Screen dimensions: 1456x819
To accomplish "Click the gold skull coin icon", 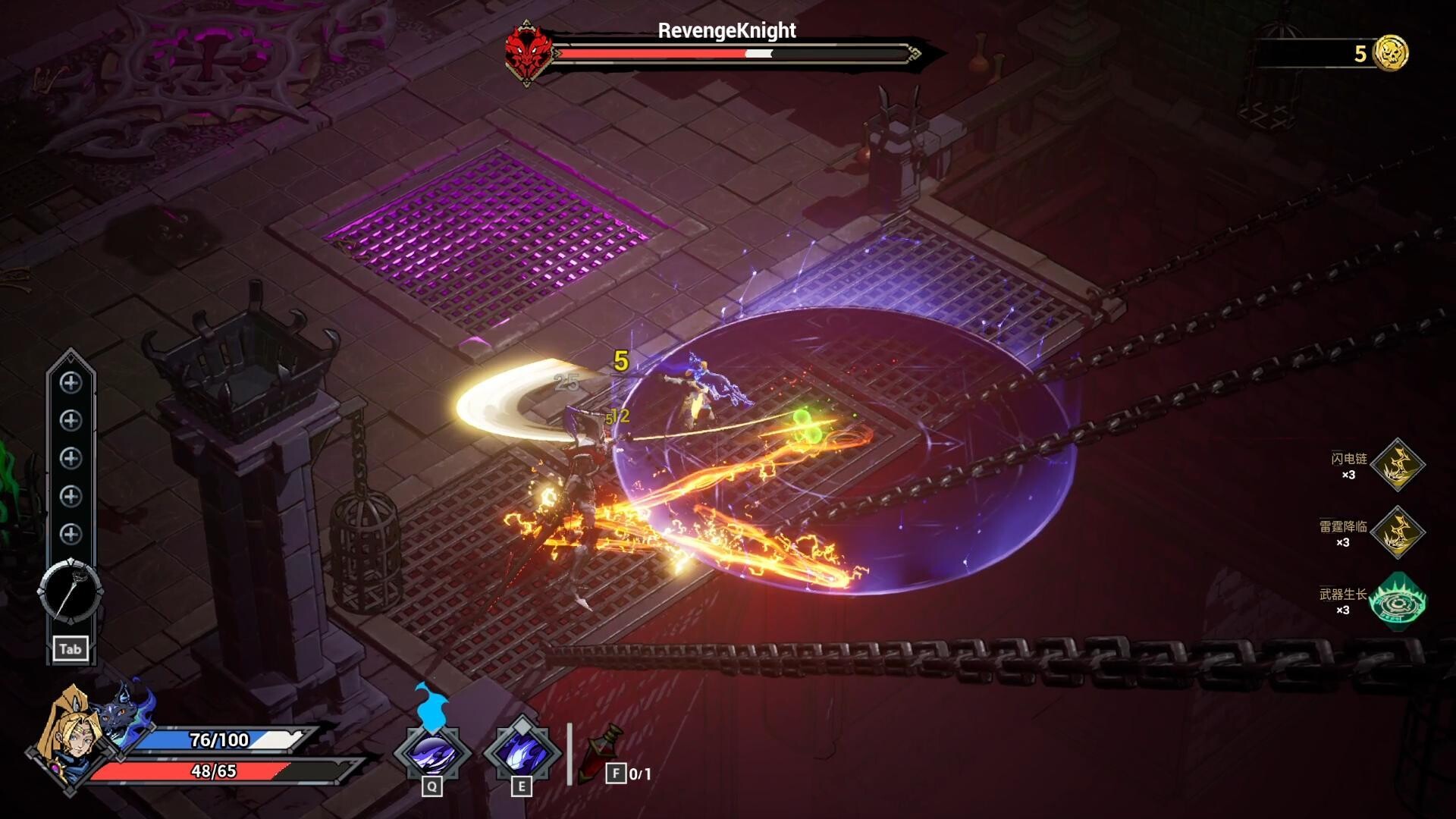I will (x=1391, y=53).
